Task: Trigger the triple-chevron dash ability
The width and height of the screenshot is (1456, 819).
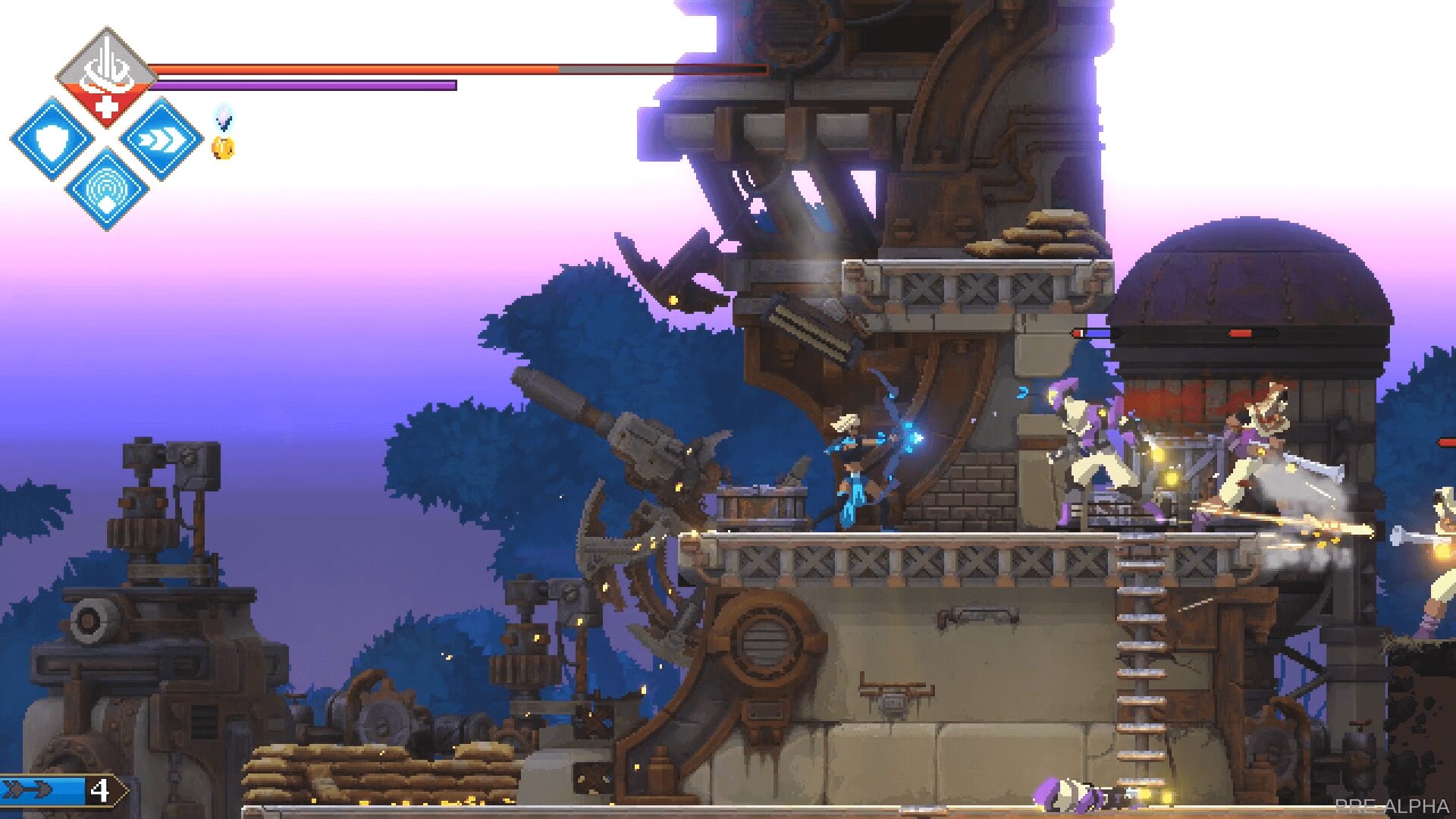Action: click(162, 140)
